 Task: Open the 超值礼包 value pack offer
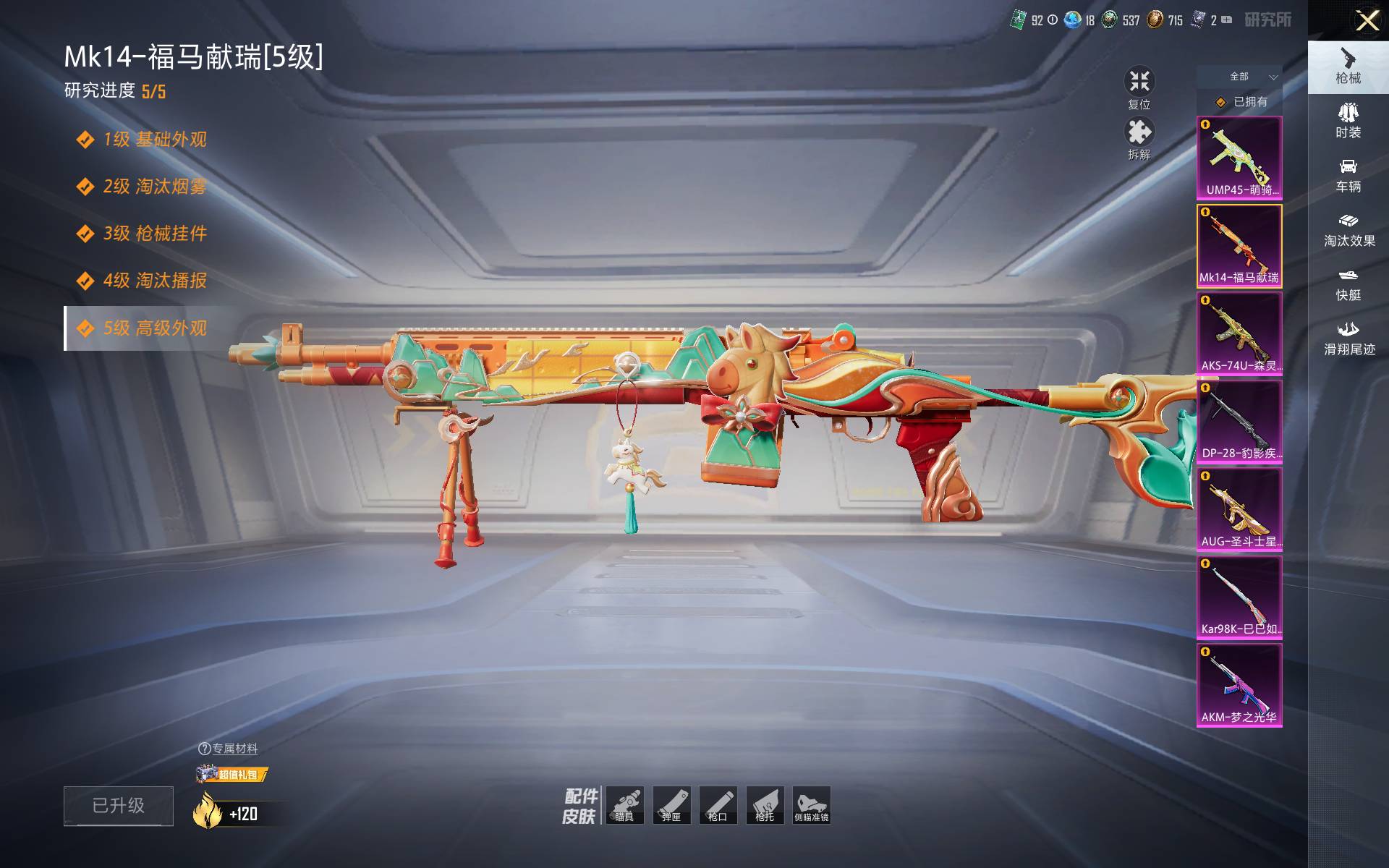(x=232, y=775)
